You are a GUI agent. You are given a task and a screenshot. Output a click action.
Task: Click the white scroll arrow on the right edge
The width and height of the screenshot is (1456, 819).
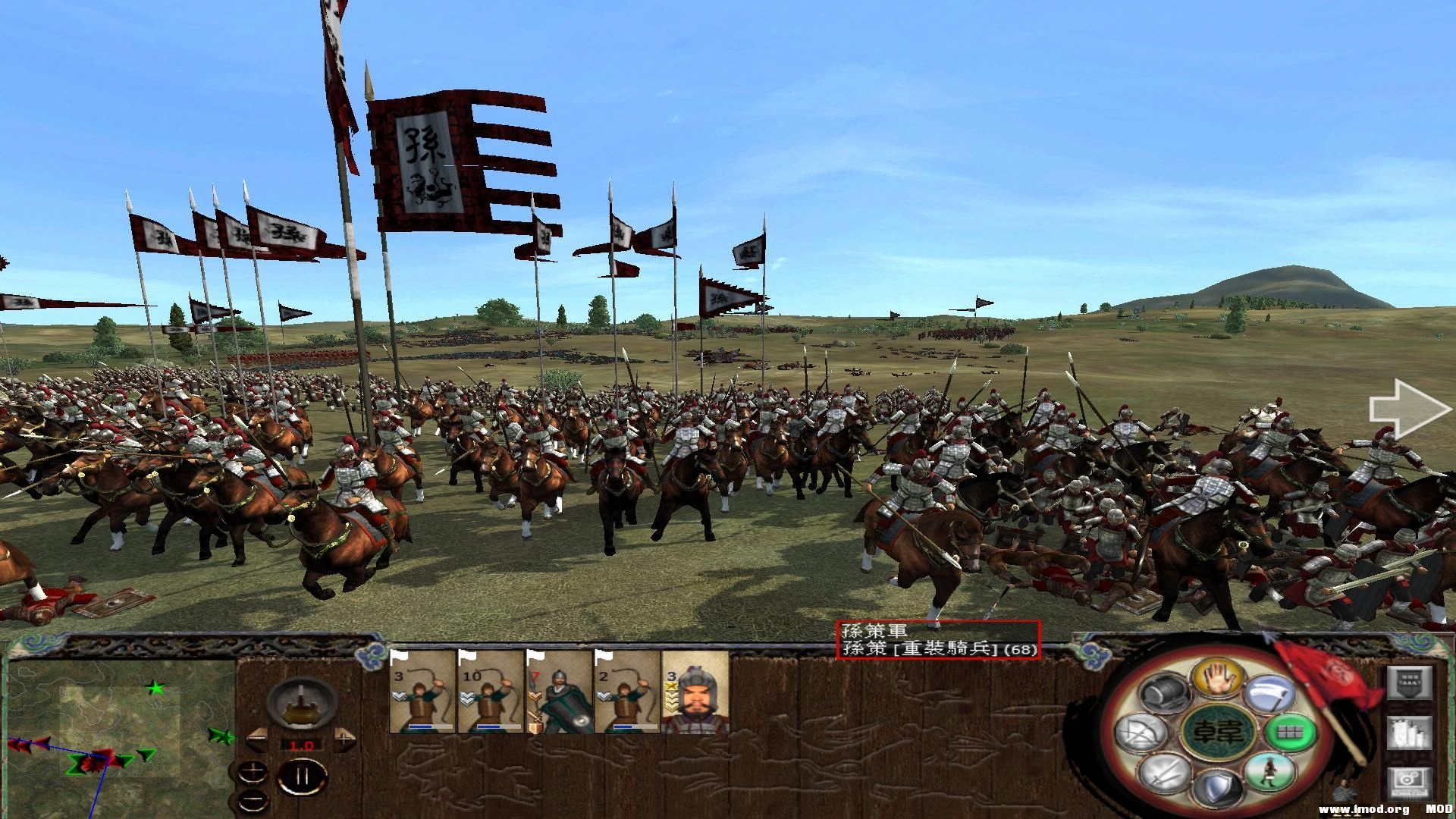point(1407,409)
